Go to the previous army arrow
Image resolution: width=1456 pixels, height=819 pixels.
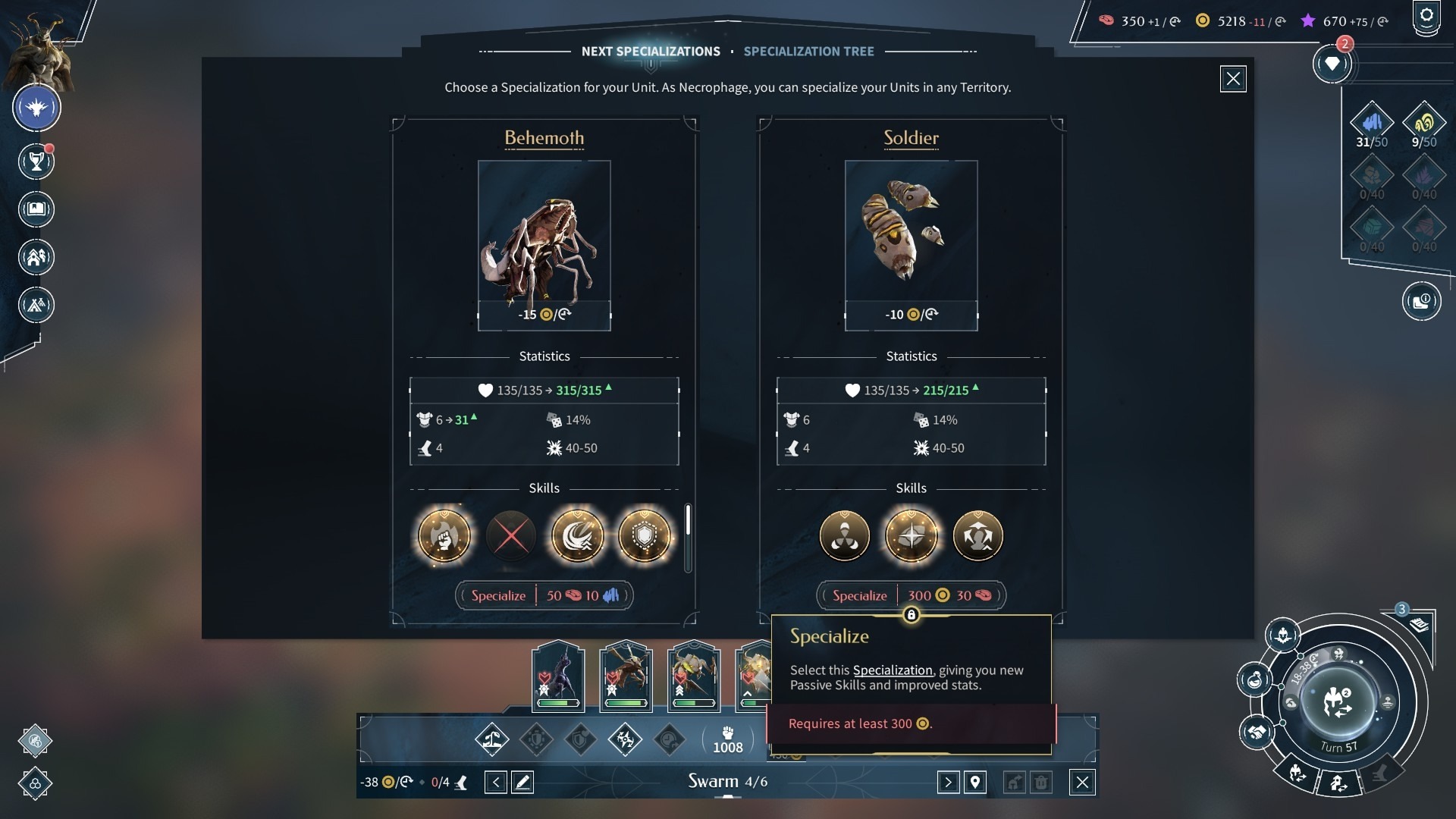pos(495,782)
